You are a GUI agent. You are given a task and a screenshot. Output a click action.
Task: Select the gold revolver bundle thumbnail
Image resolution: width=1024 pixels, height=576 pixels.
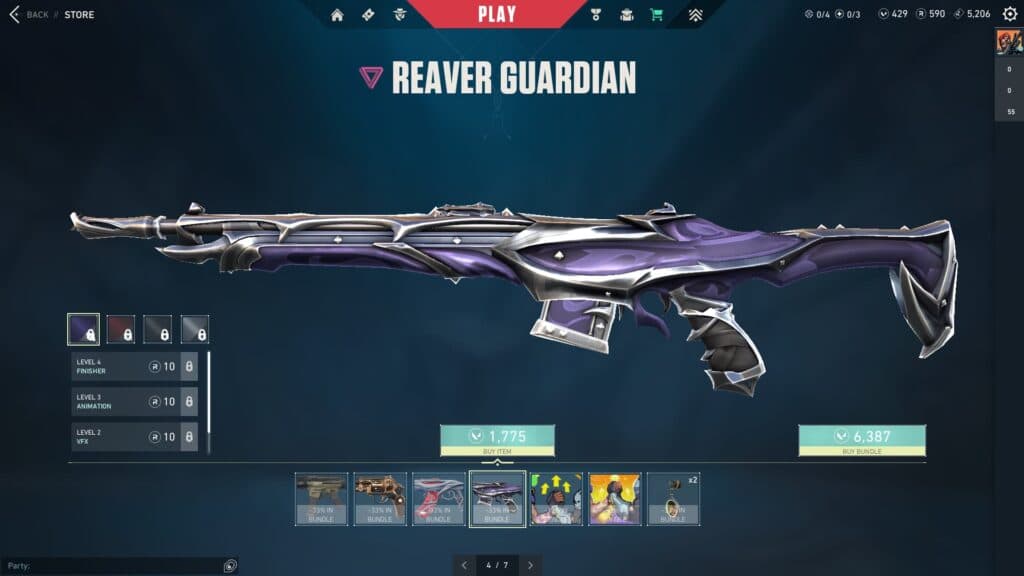tap(380, 498)
